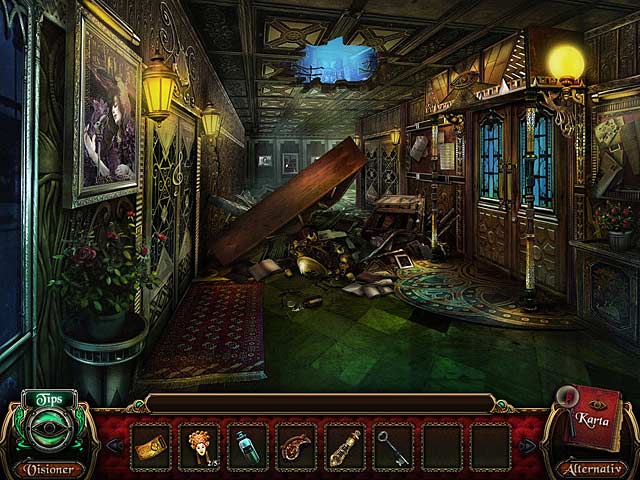Select the yellow ticket inventory item

click(150, 447)
